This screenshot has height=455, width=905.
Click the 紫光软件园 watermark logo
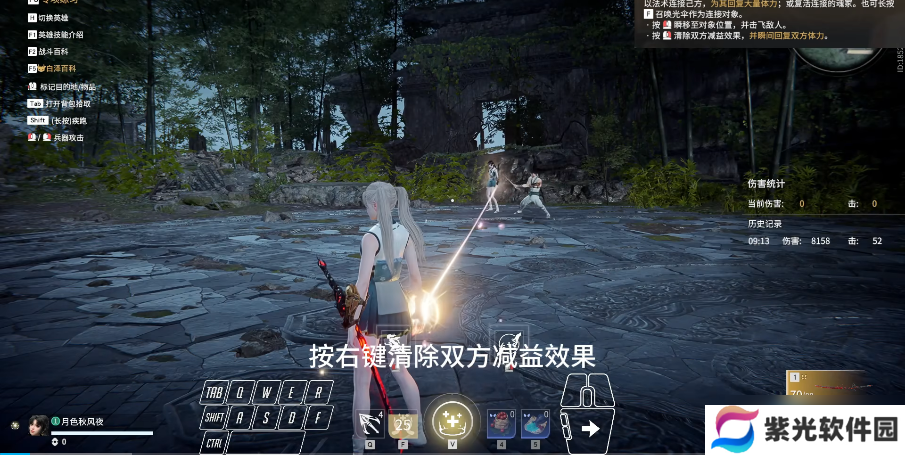tap(804, 430)
